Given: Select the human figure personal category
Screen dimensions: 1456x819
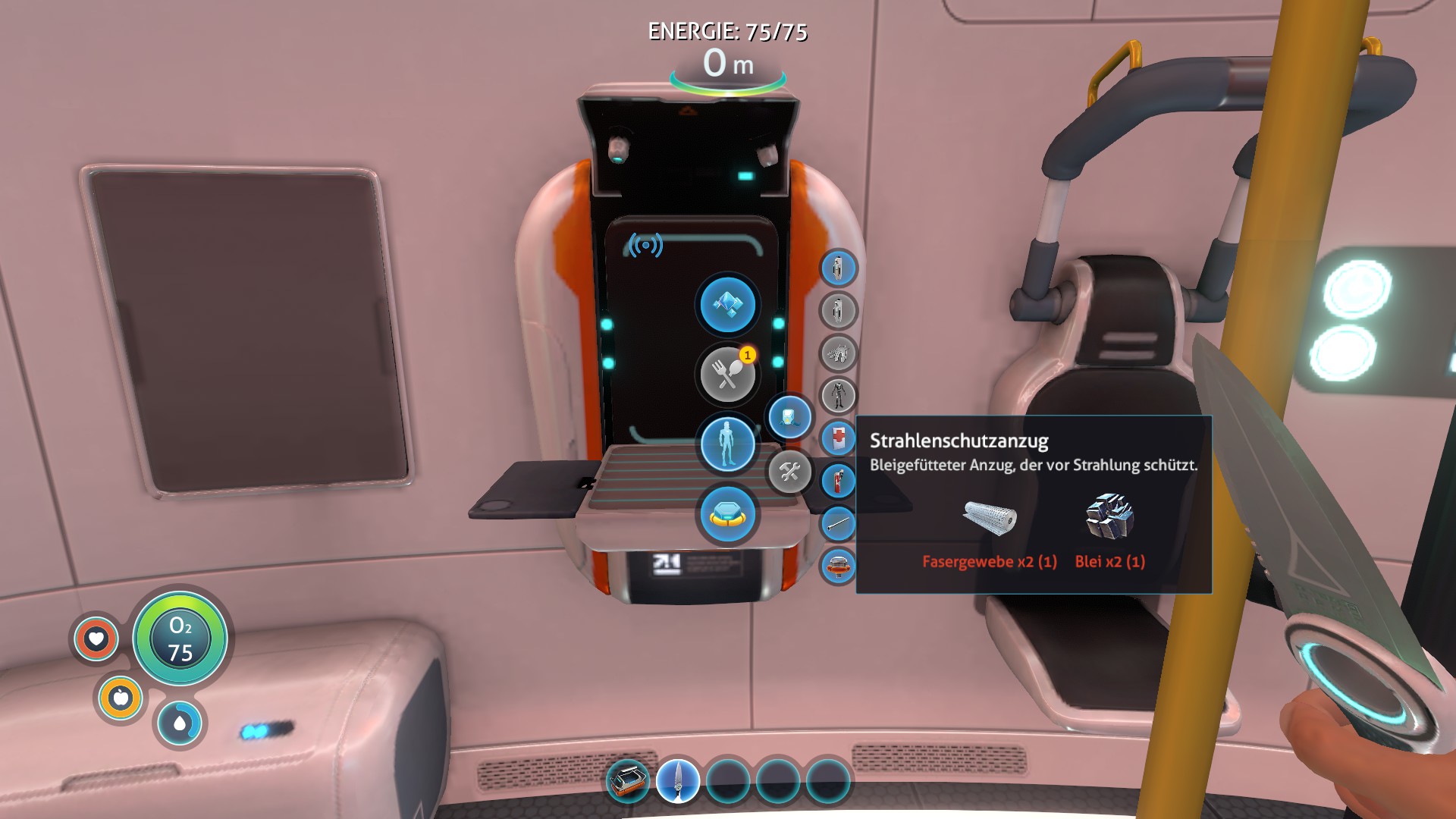Looking at the screenshot, I should click(726, 444).
